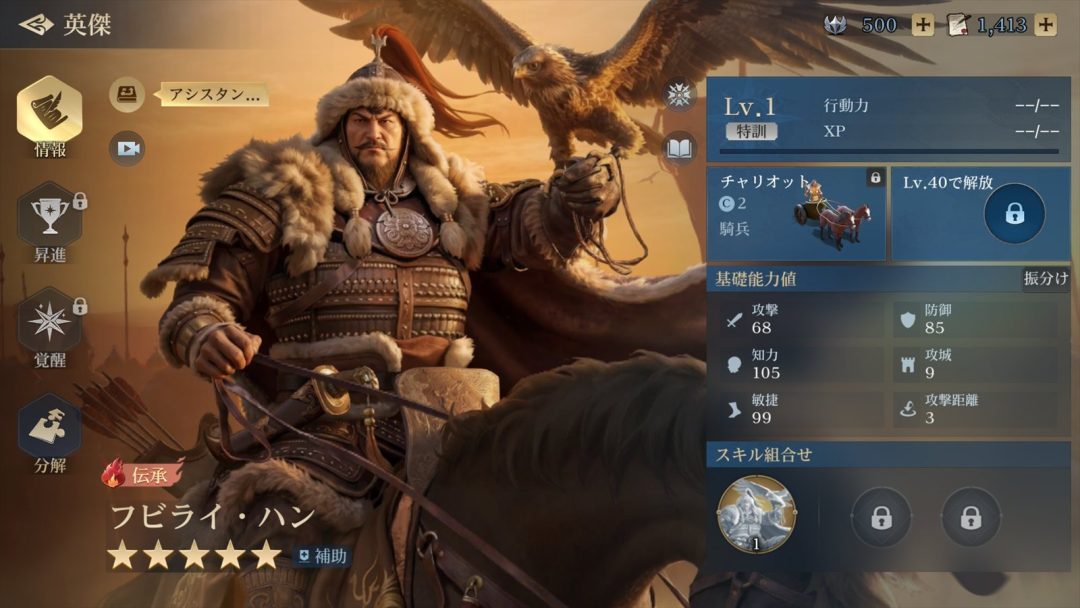
Task: Click the round star emblem icon
Action: (680, 95)
